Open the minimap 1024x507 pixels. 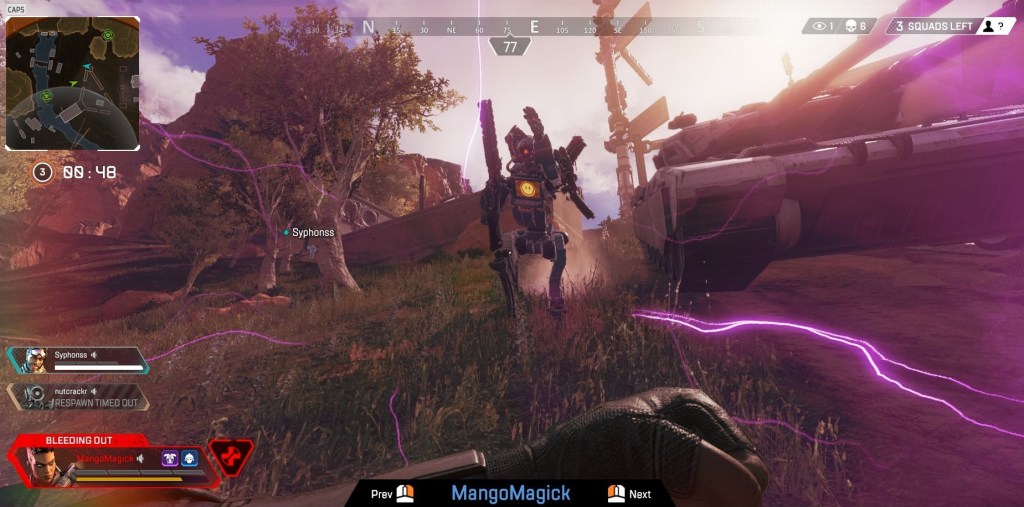[72, 83]
